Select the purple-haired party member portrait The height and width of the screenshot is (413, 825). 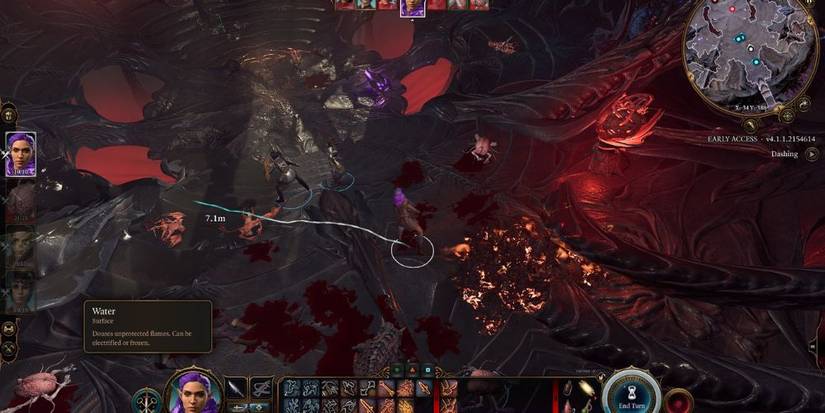[21, 154]
